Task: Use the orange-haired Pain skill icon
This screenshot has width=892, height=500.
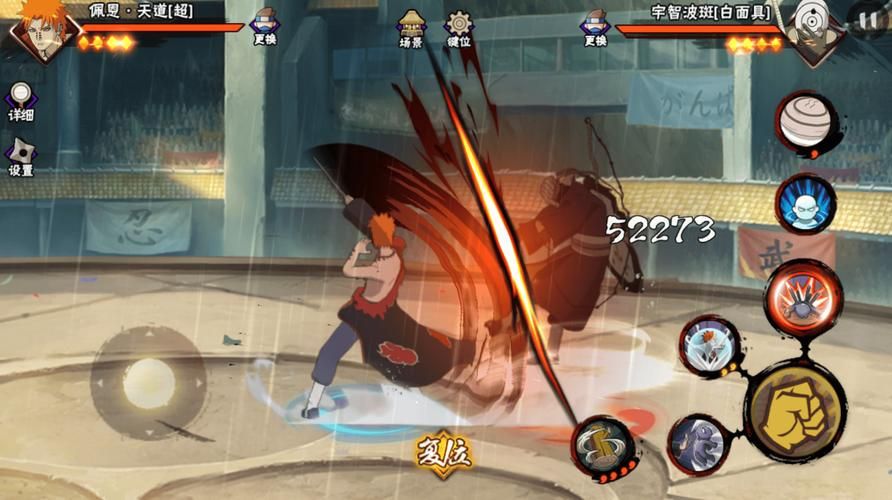Action: pos(710,346)
